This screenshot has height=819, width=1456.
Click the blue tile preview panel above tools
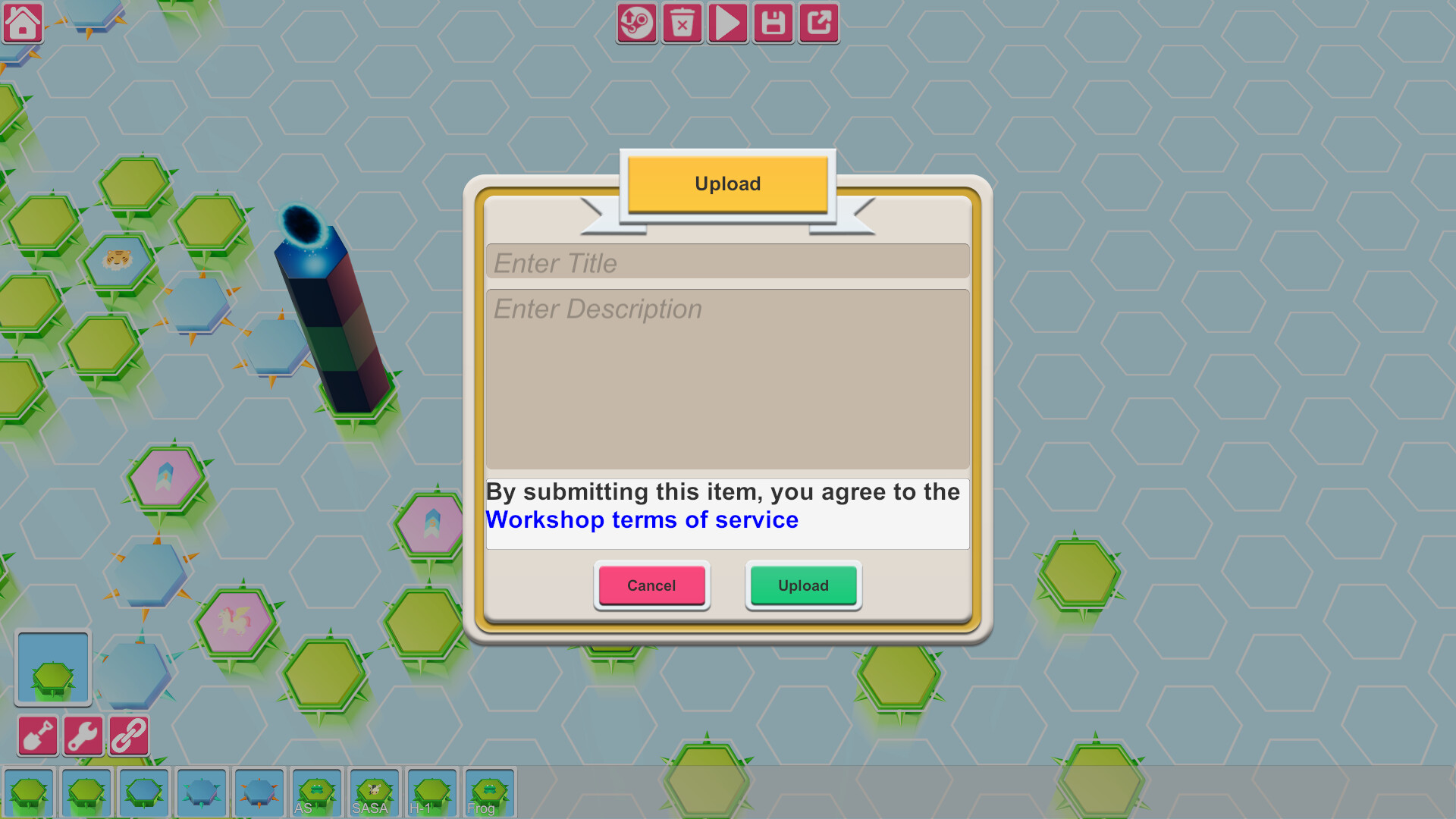click(52, 667)
